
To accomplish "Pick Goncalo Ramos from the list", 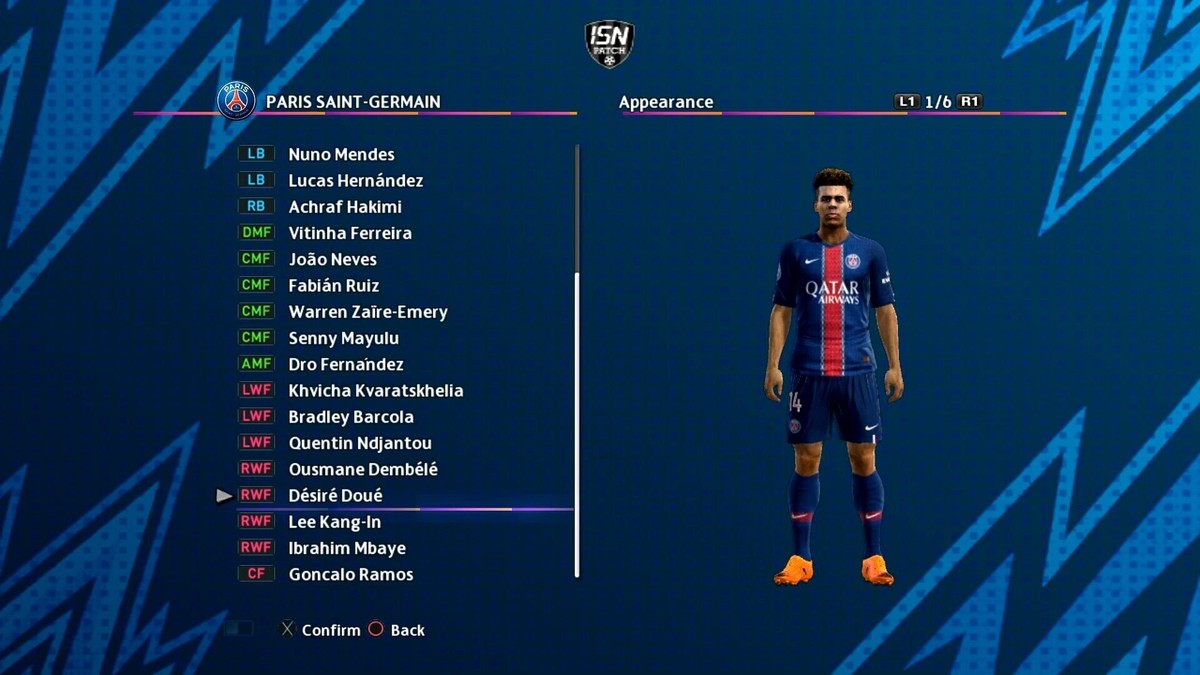I will (351, 574).
